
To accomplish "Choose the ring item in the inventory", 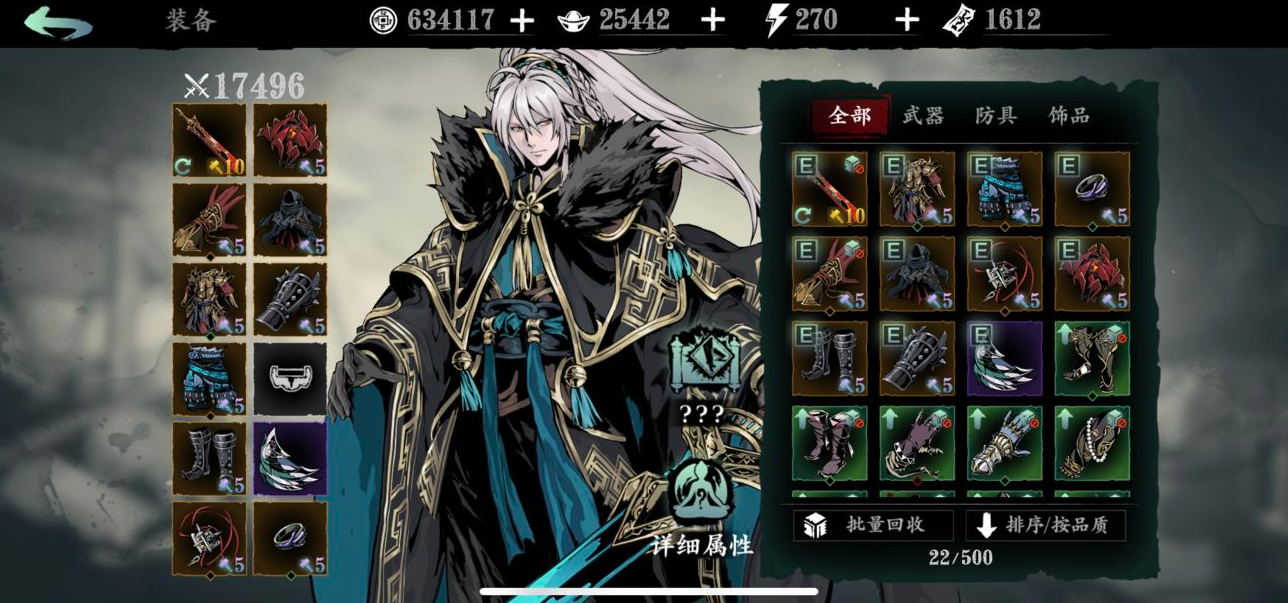I will tap(1092, 188).
